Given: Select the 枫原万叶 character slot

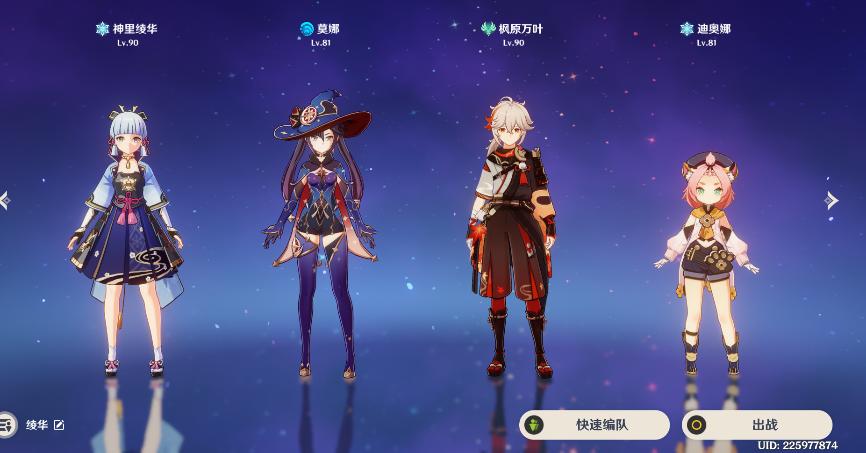Looking at the screenshot, I should coord(512,240).
